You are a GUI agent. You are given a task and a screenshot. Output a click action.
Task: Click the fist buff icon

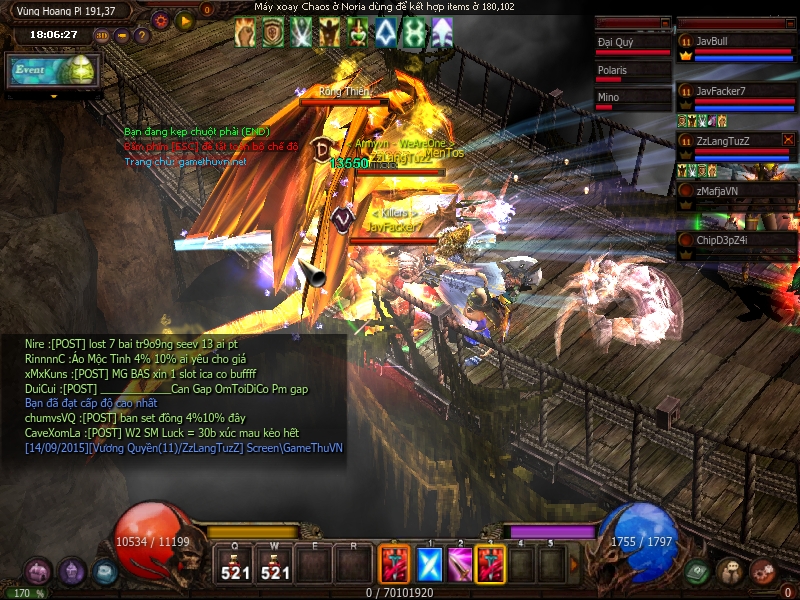(x=245, y=33)
